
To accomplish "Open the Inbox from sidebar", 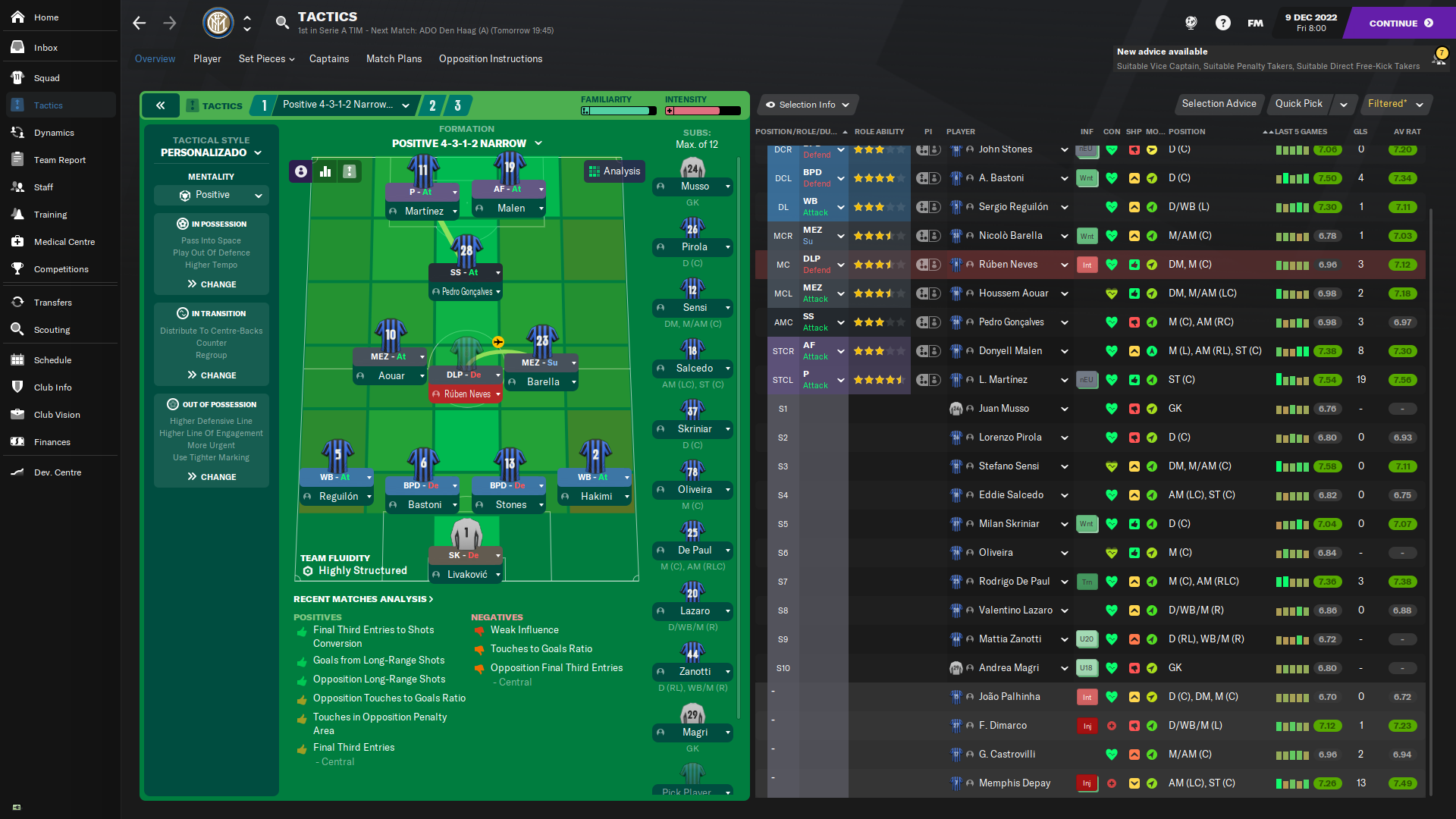I will point(45,48).
